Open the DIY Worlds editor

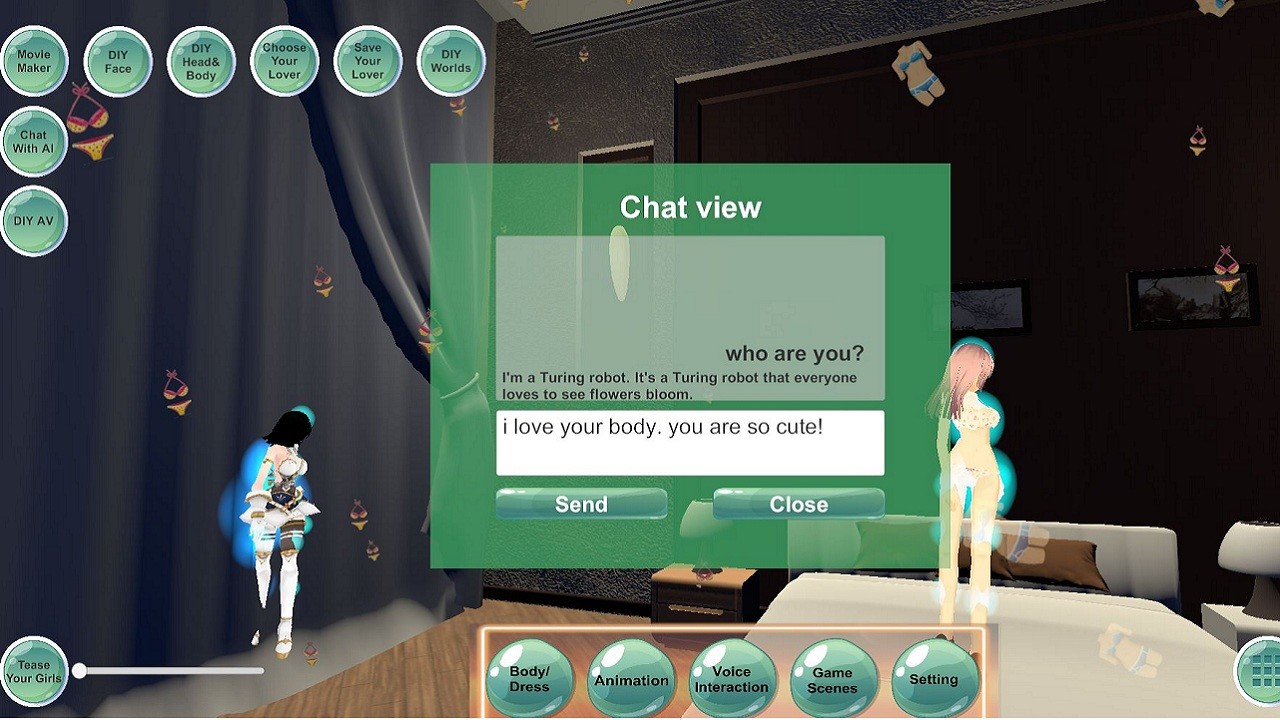[450, 60]
